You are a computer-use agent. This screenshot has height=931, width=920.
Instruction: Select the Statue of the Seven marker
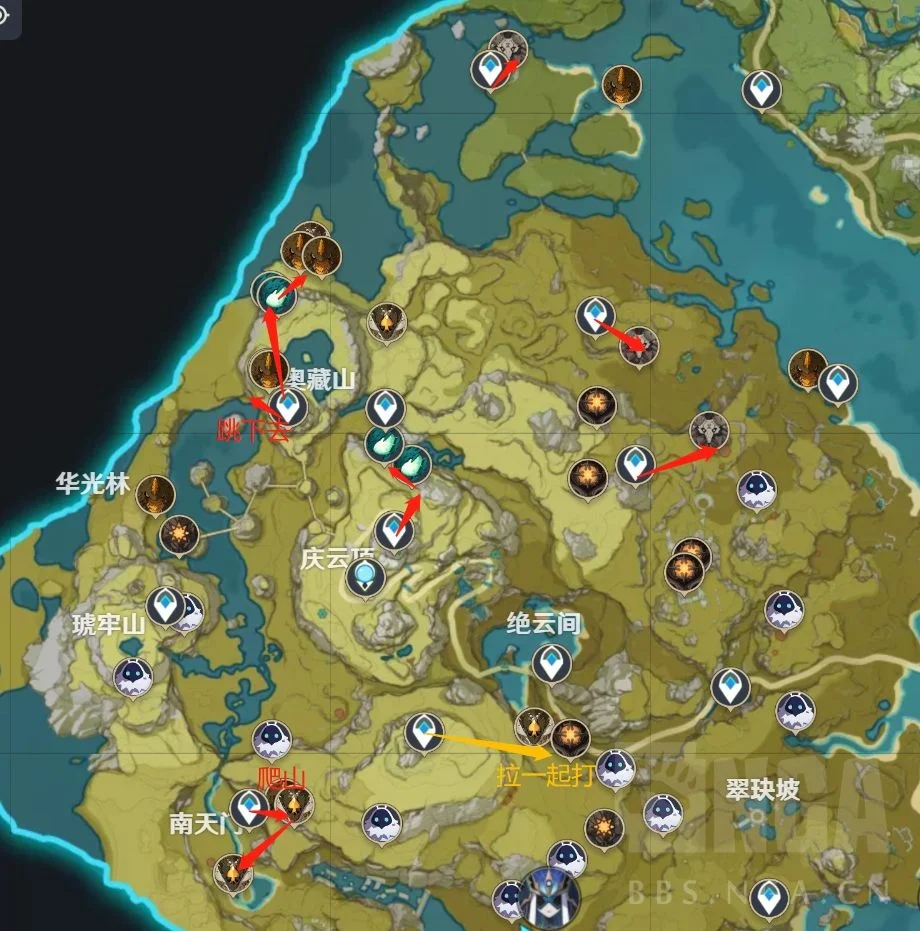[550, 893]
